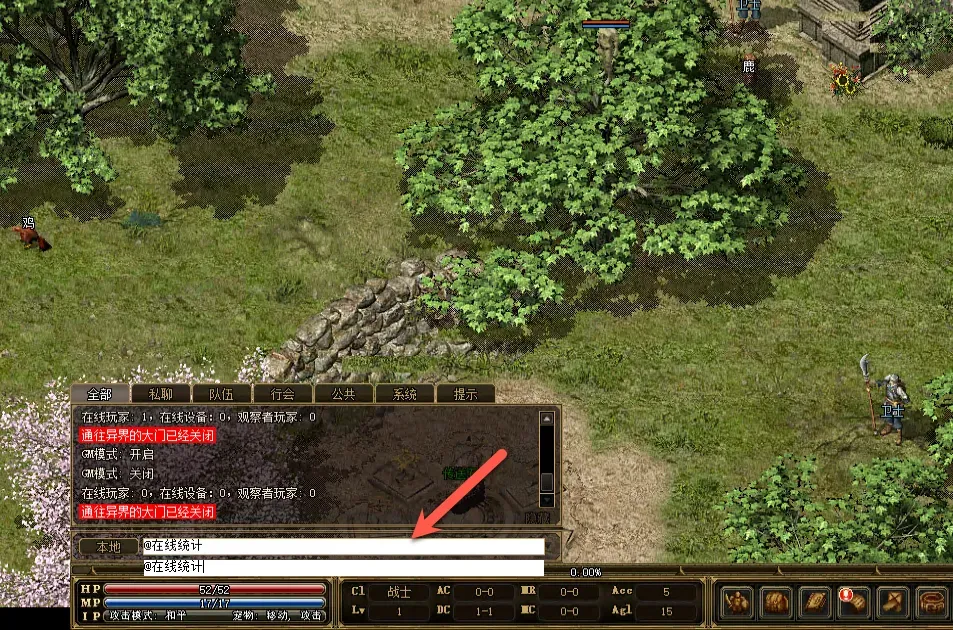The height and width of the screenshot is (630, 953).
Task: Click the chat log scroll-down arrow
Action: 547,497
